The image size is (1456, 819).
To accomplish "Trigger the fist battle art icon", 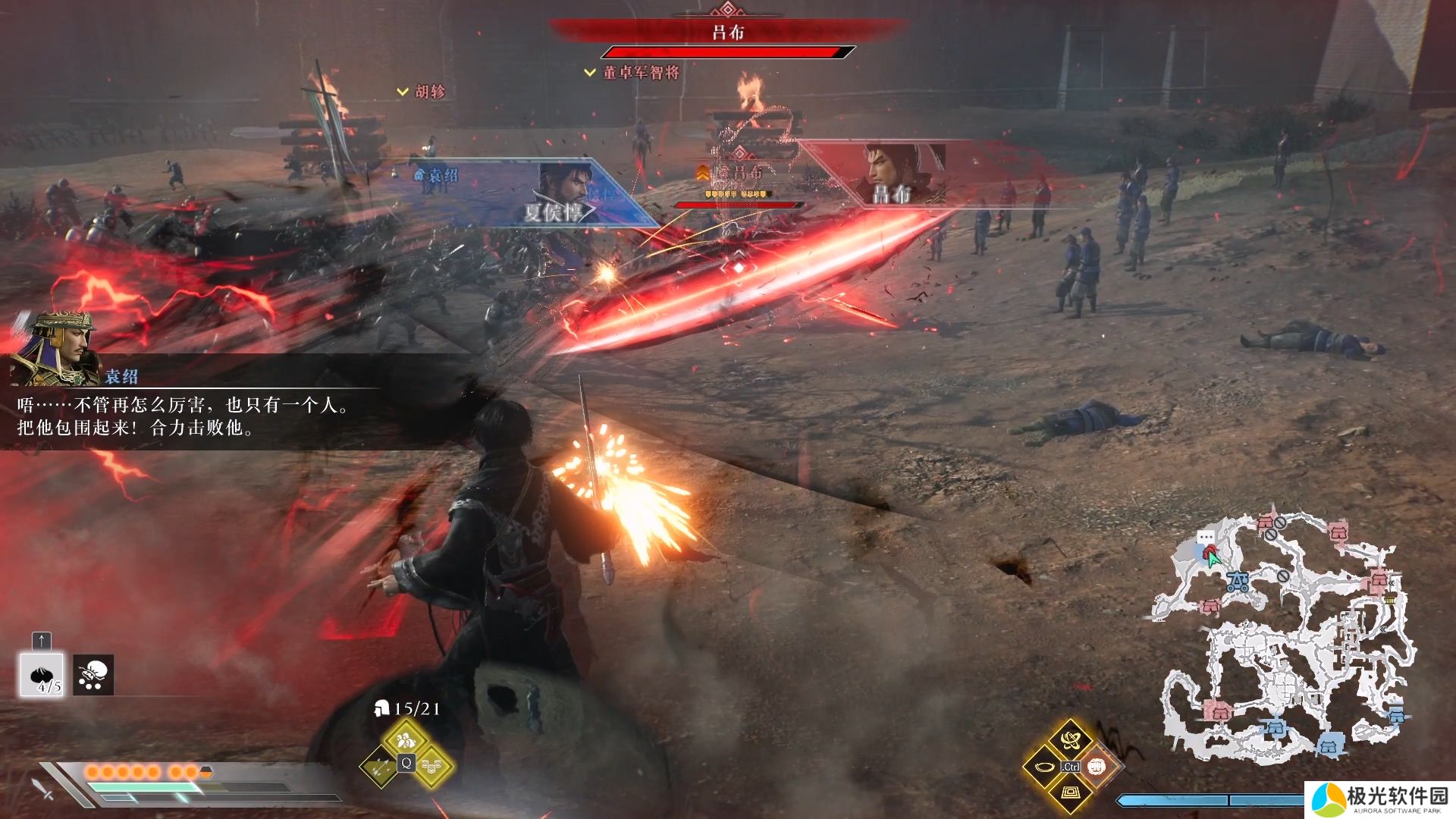I will 1097,767.
